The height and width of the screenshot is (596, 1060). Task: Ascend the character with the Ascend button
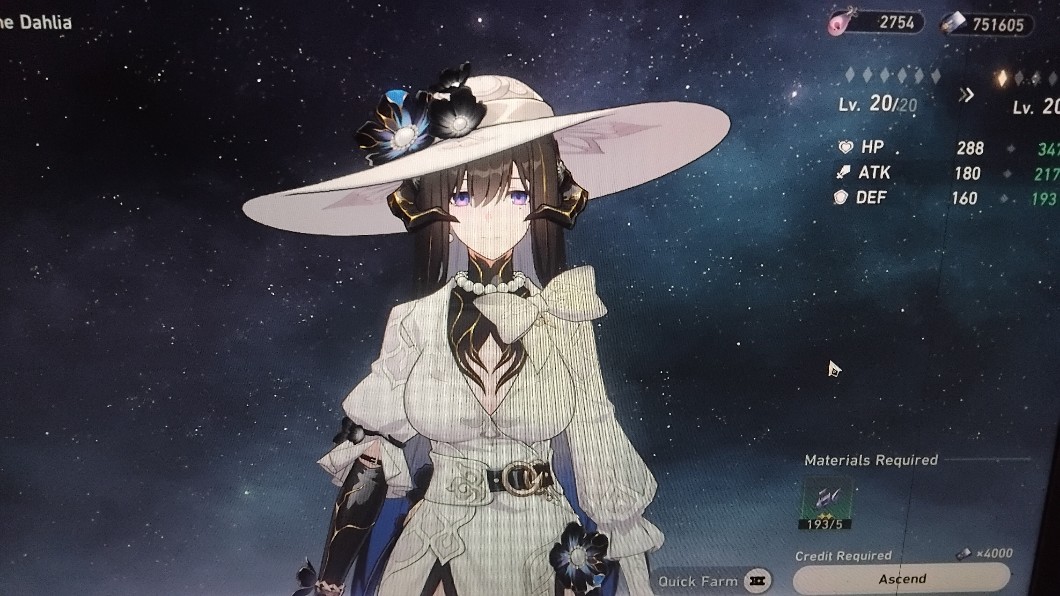click(x=902, y=579)
